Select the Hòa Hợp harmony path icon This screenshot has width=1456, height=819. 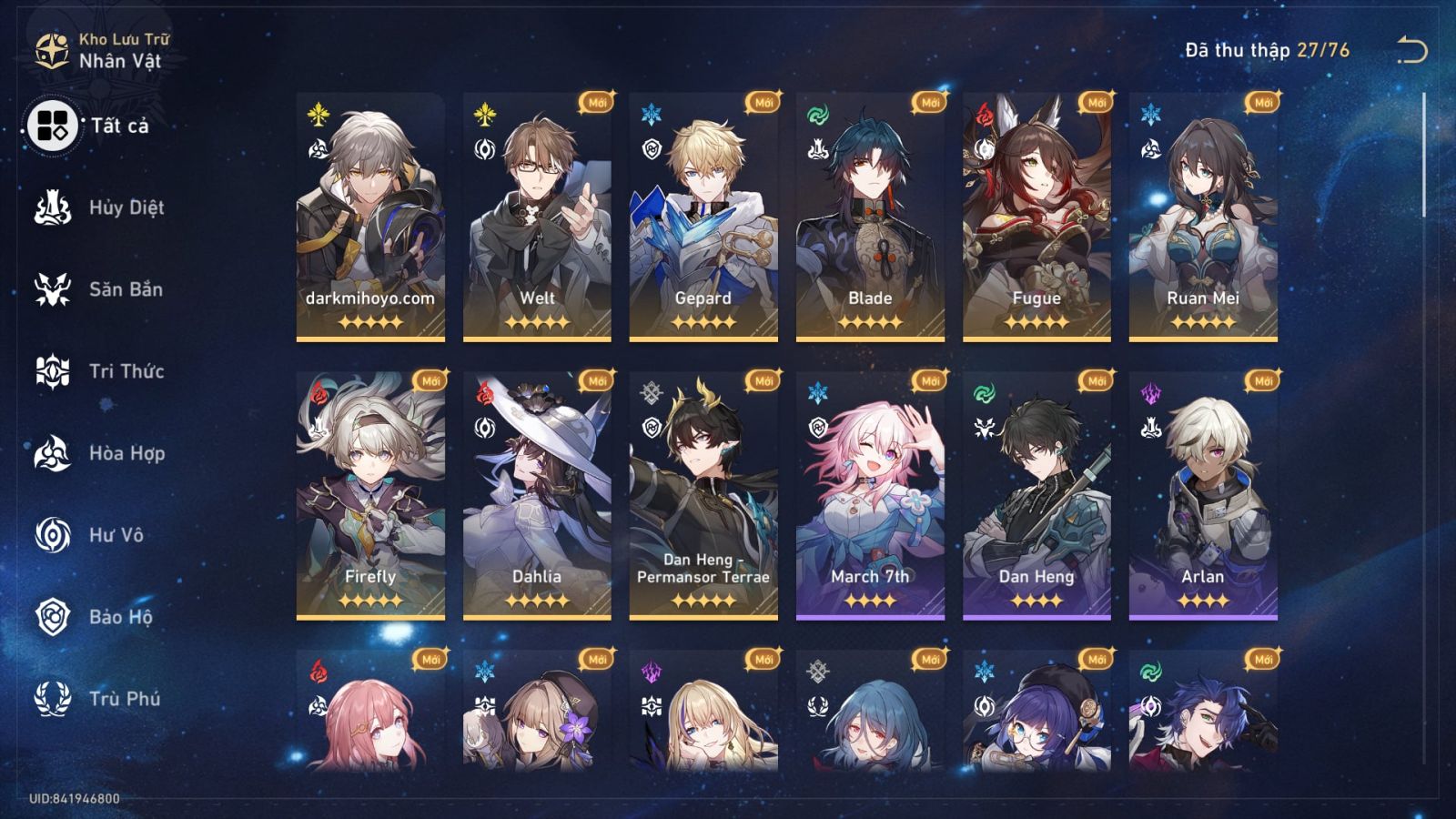click(55, 453)
